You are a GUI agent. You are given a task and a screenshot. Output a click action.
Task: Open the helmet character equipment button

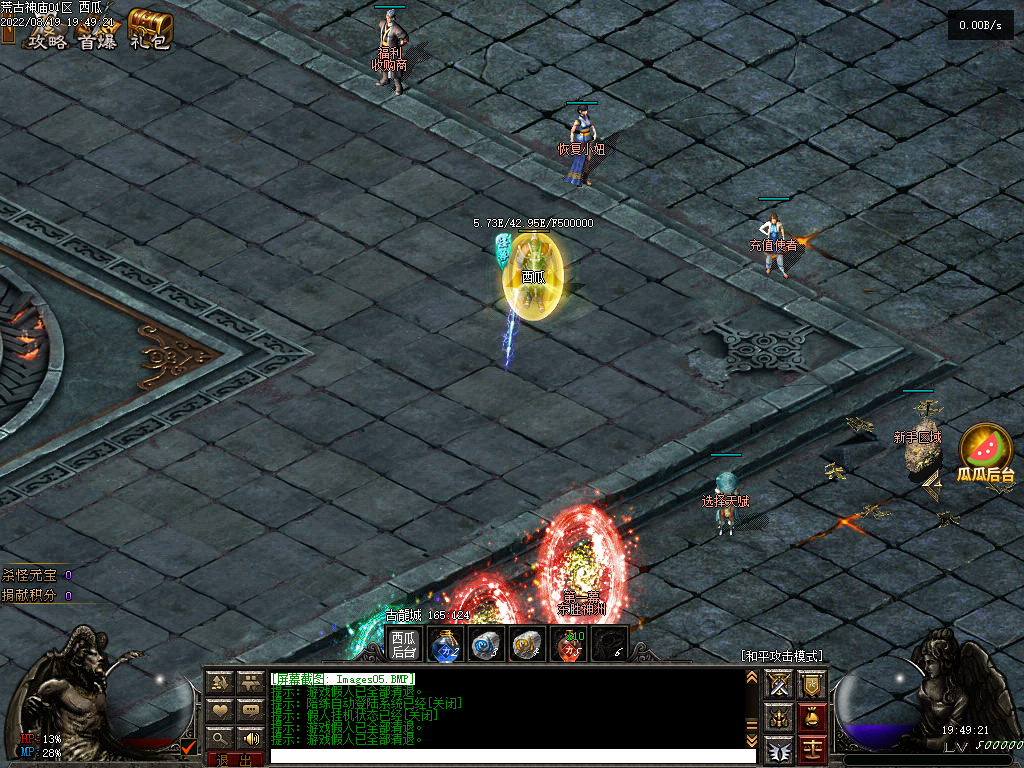coord(779,716)
